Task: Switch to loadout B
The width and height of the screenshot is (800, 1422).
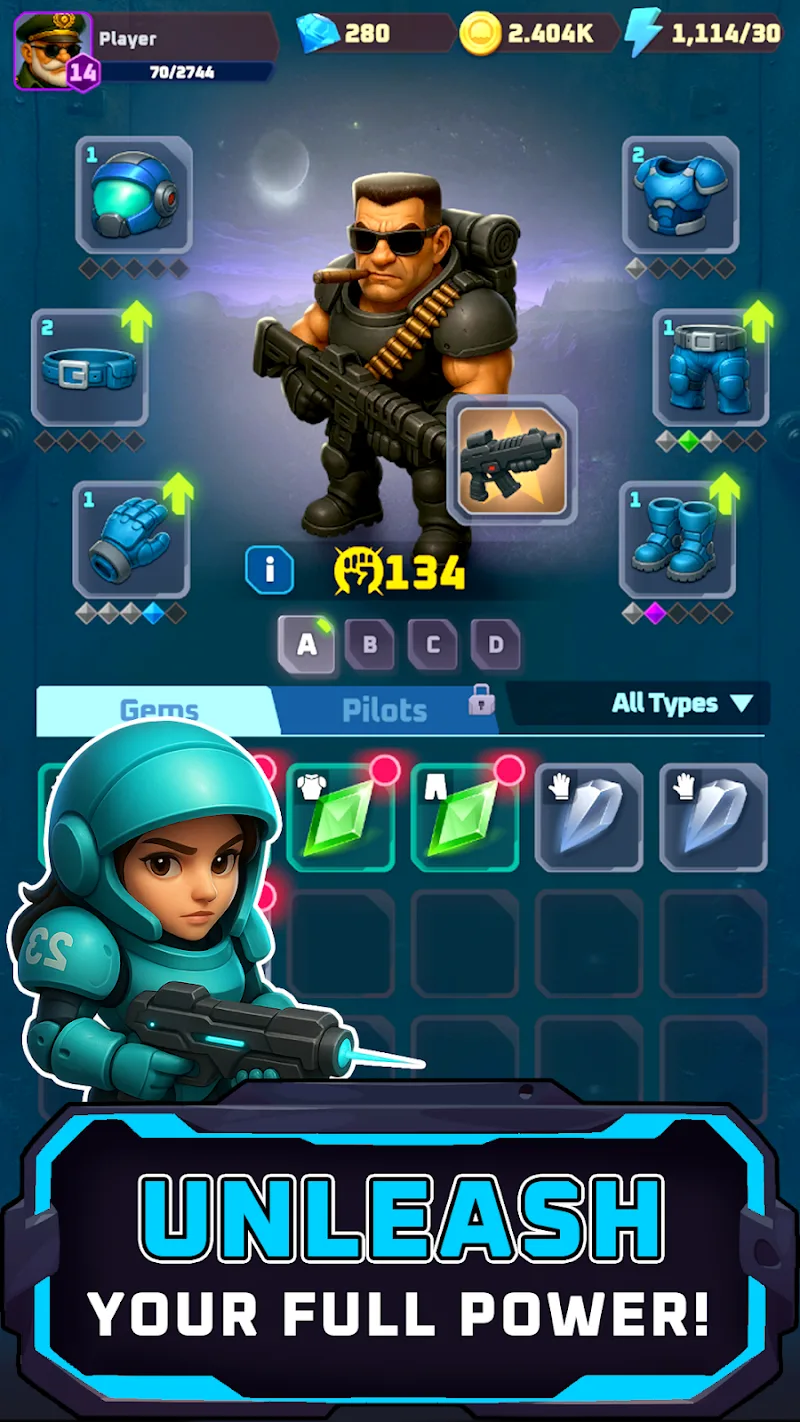Action: [370, 645]
